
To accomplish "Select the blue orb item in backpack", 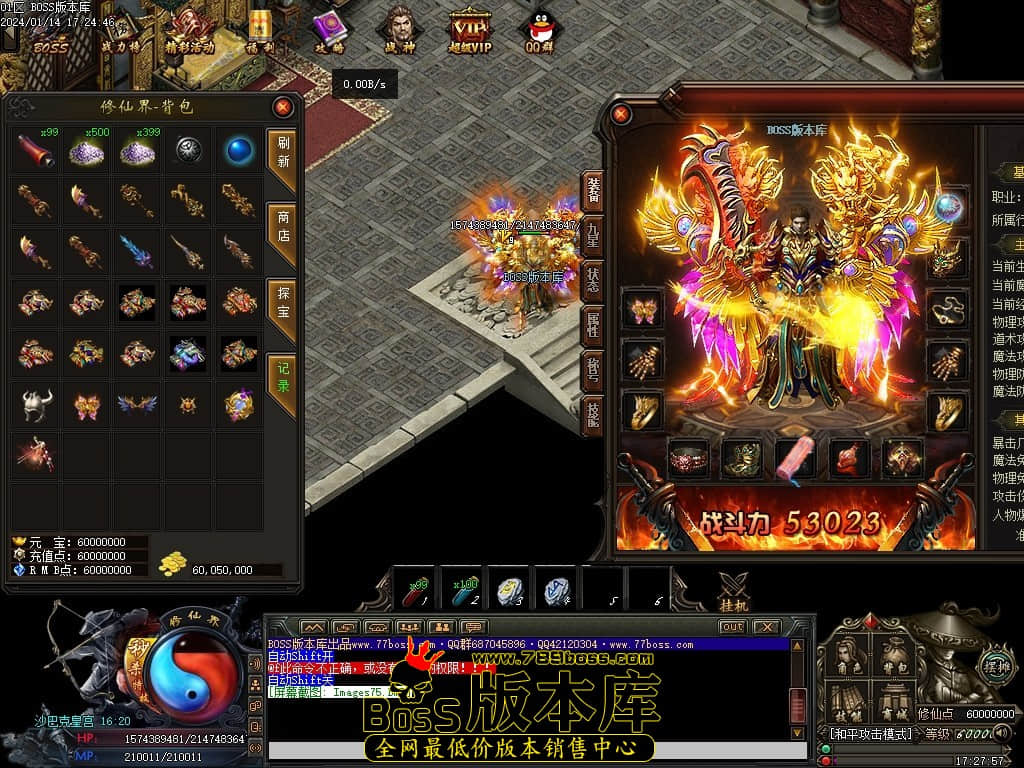I will point(238,150).
